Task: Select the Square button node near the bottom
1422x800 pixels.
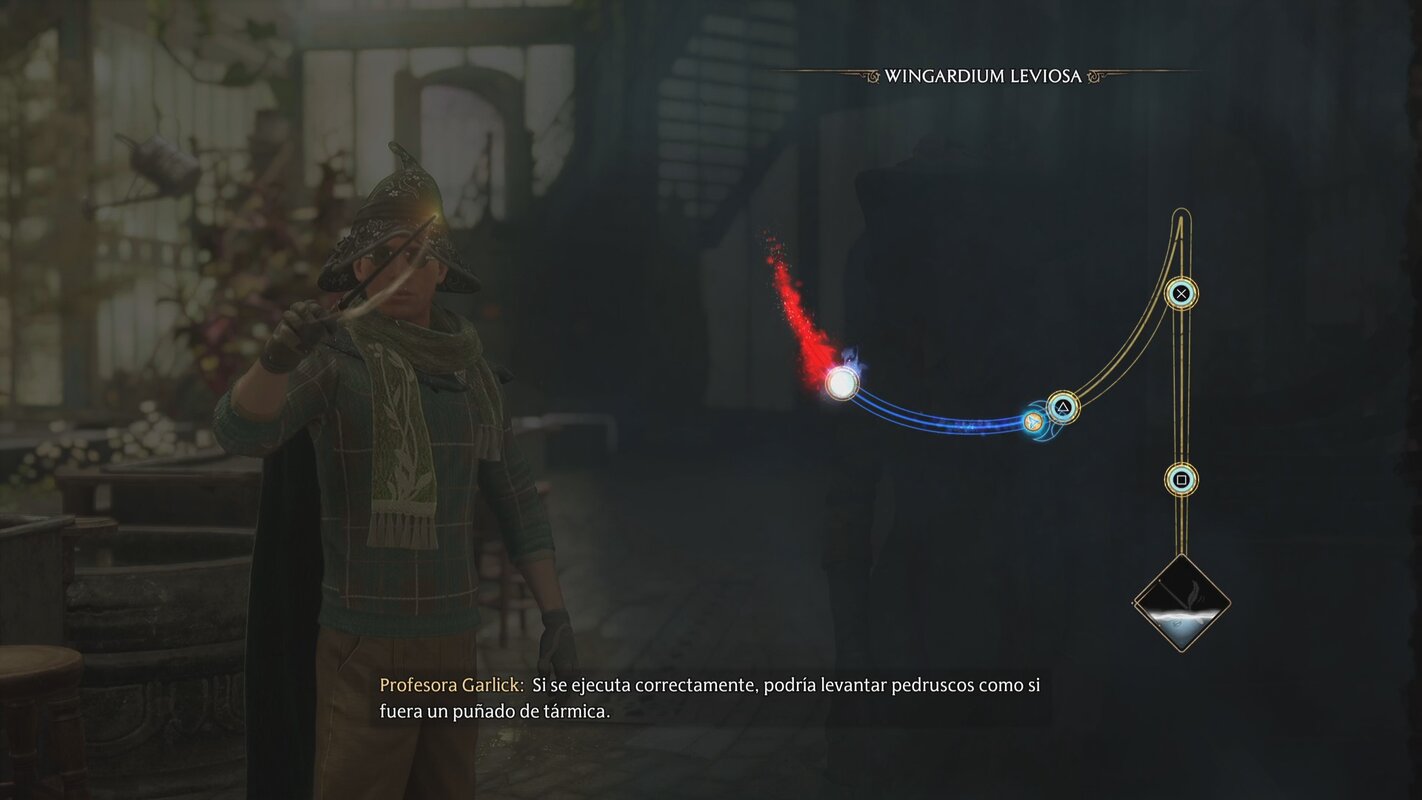Action: [1181, 480]
